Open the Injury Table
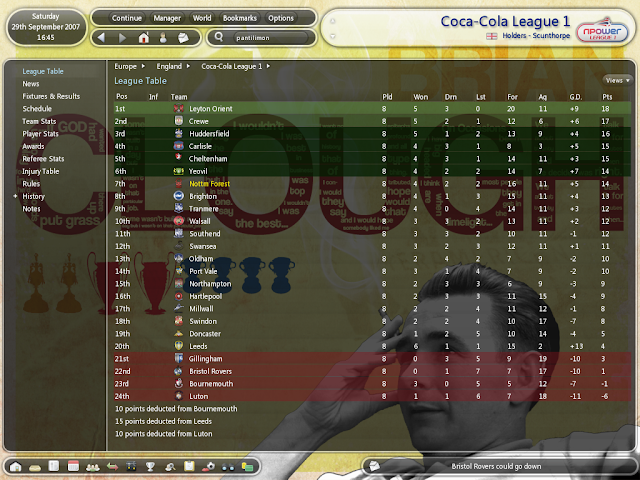 pyautogui.click(x=41, y=171)
